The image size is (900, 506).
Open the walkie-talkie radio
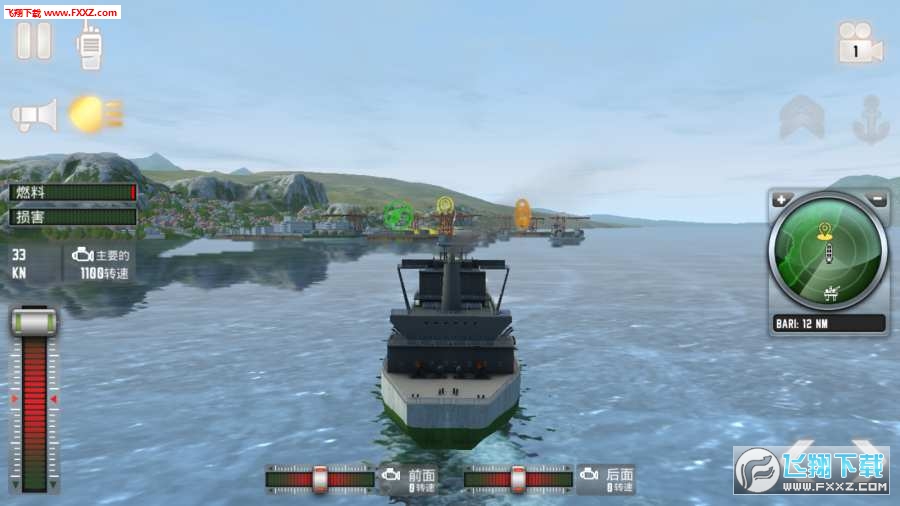tap(91, 45)
